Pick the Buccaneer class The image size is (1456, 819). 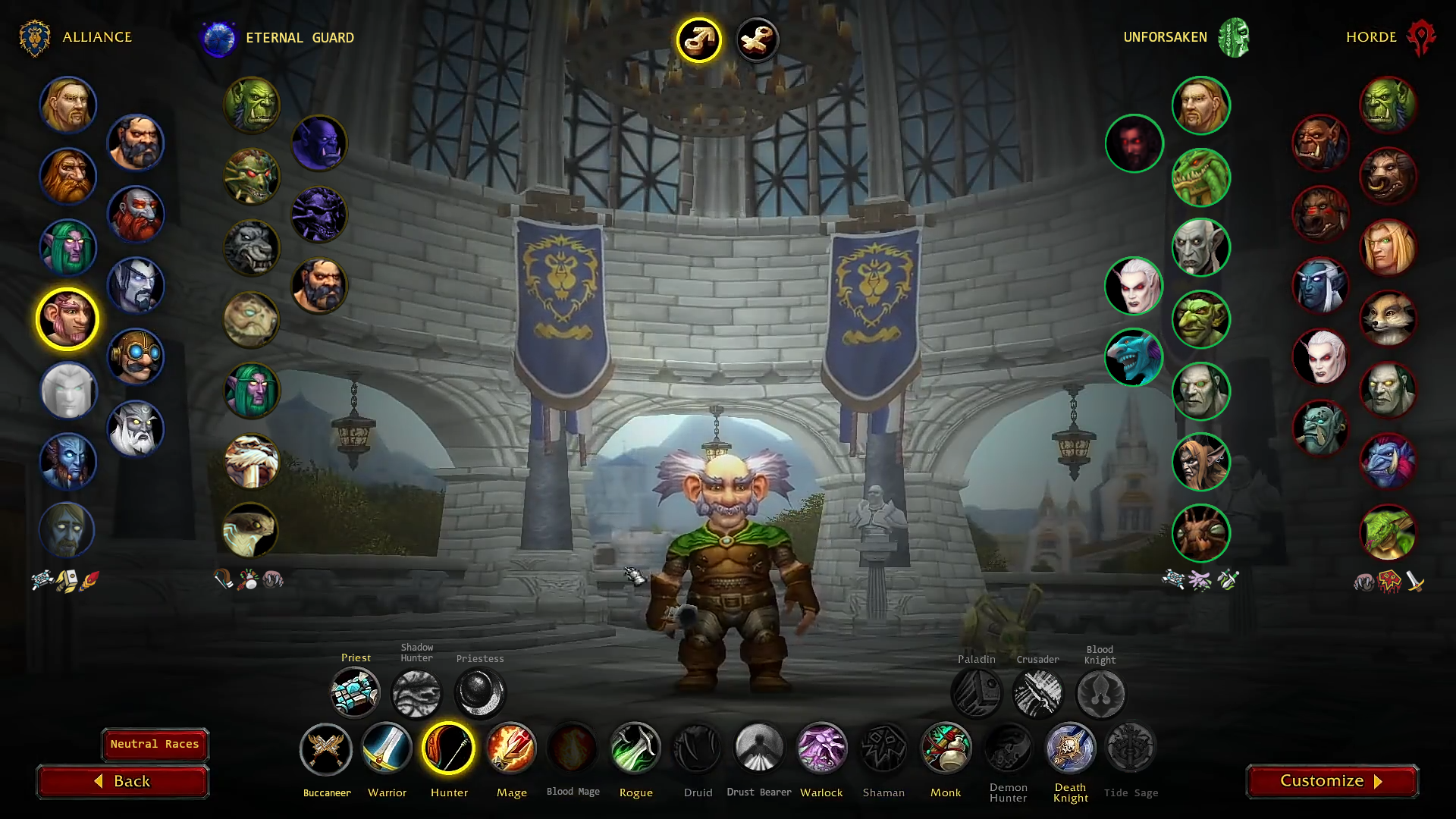(326, 748)
